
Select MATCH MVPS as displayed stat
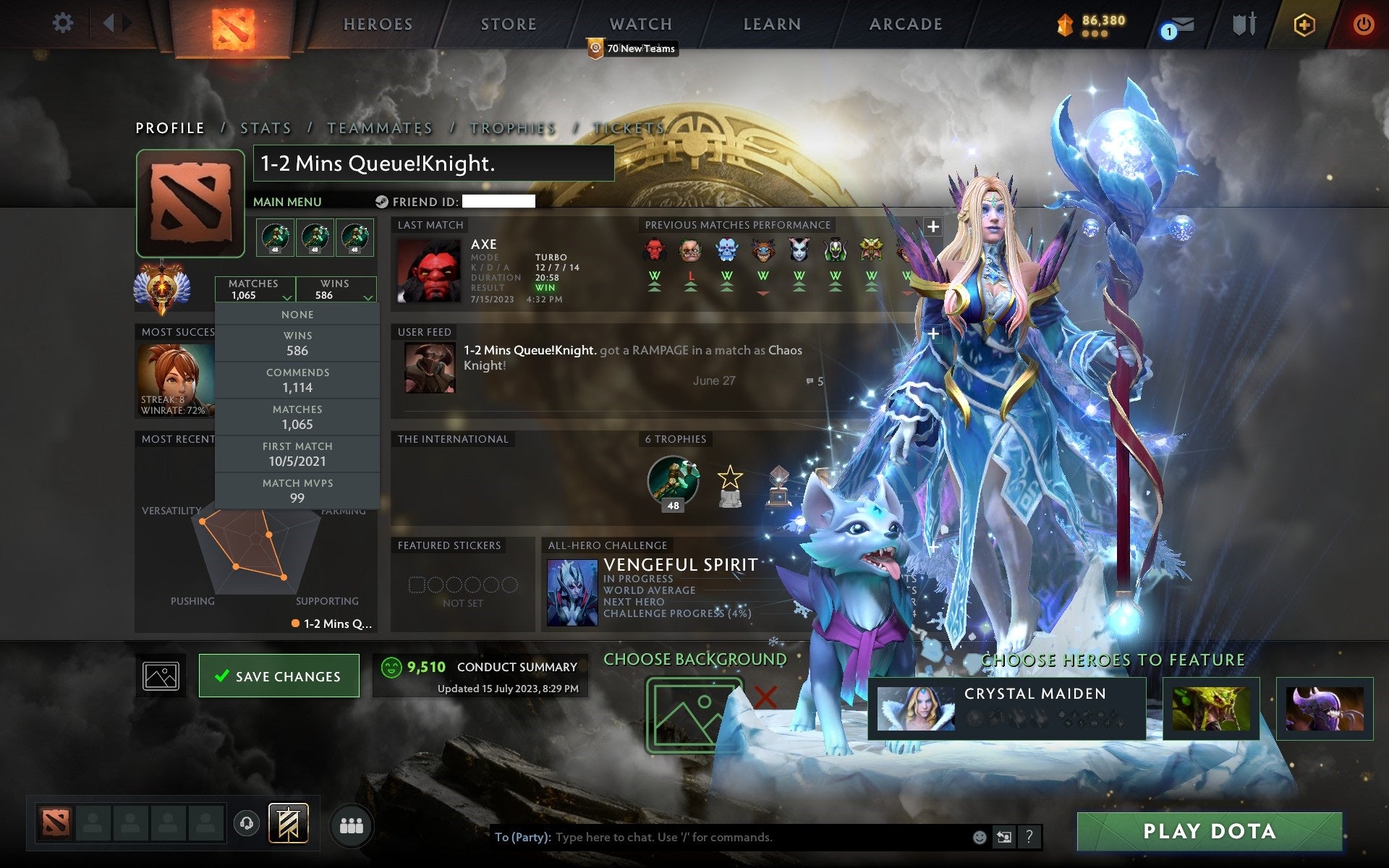(x=298, y=490)
